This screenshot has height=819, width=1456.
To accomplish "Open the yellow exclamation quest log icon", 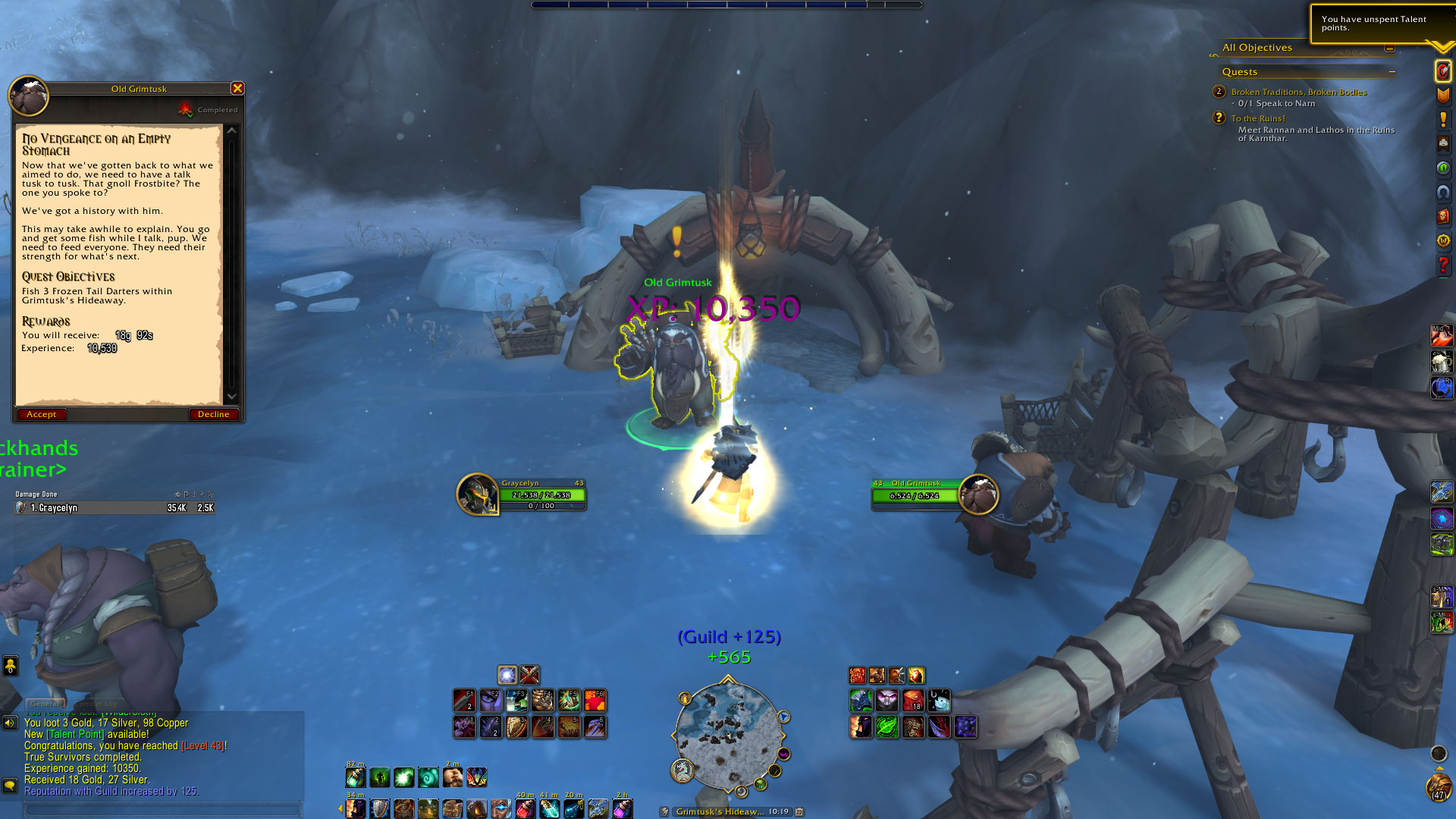I will pos(1443,119).
